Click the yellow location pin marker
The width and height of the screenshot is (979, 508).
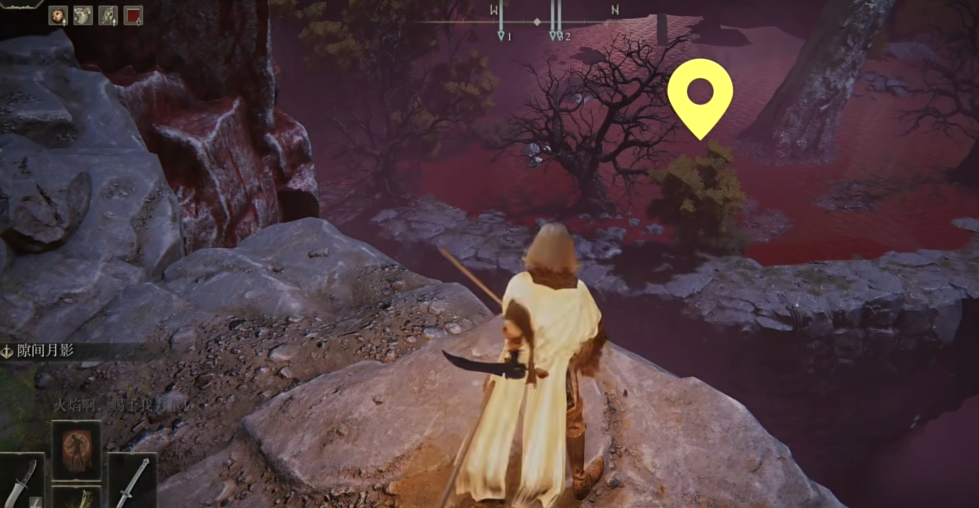[700, 95]
